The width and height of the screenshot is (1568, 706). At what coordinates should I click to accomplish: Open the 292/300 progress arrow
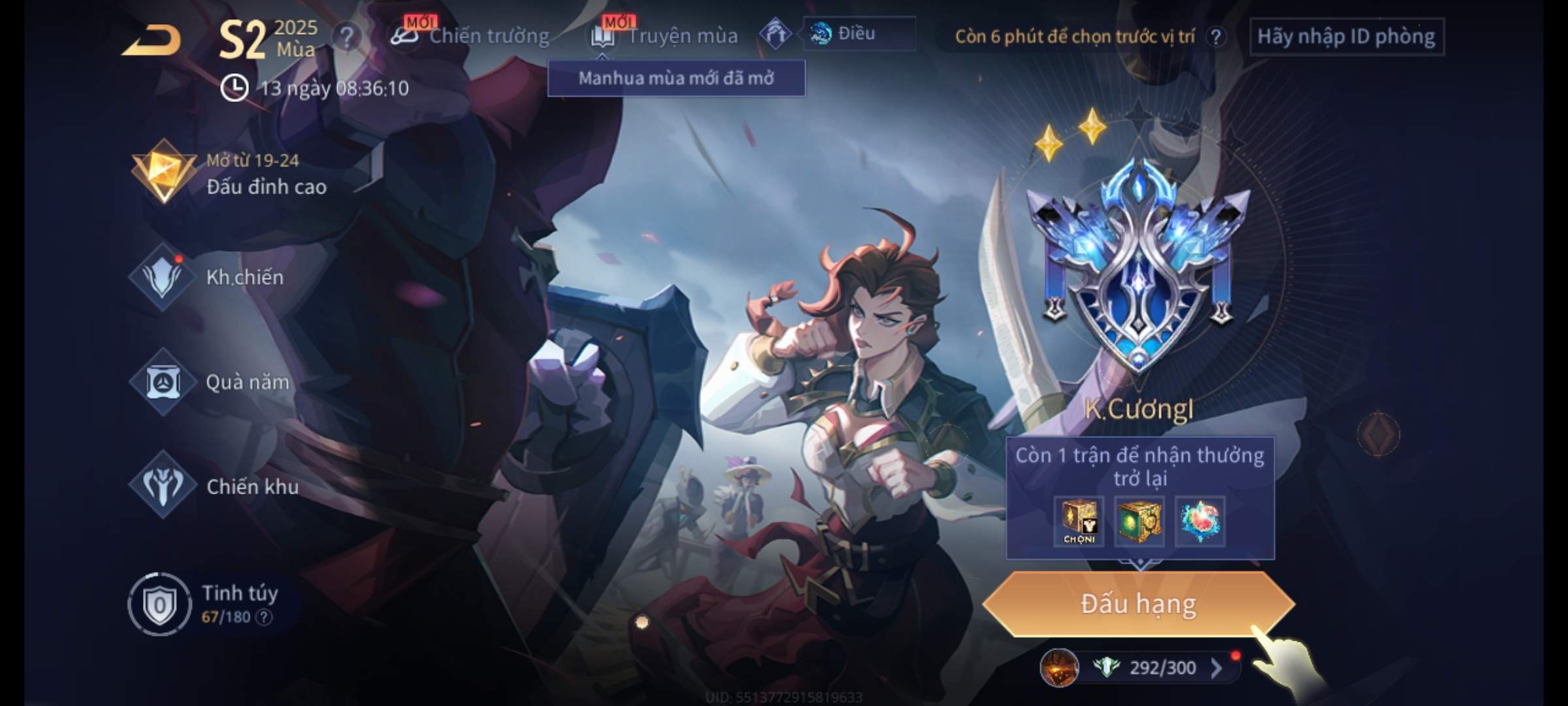[x=1216, y=668]
